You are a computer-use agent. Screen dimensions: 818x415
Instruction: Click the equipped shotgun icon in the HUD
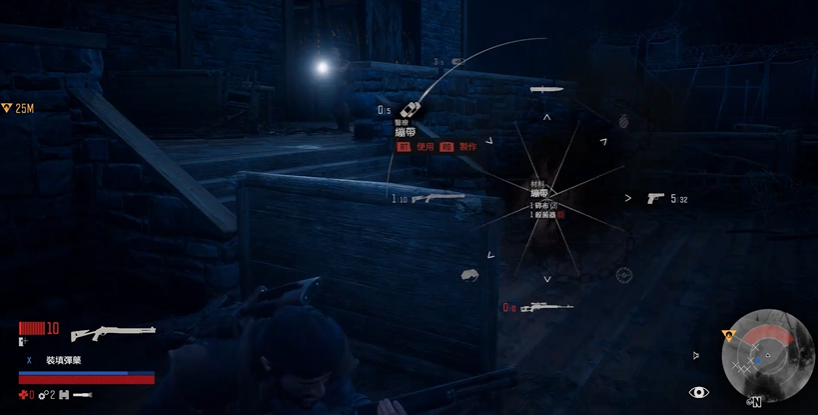[113, 330]
